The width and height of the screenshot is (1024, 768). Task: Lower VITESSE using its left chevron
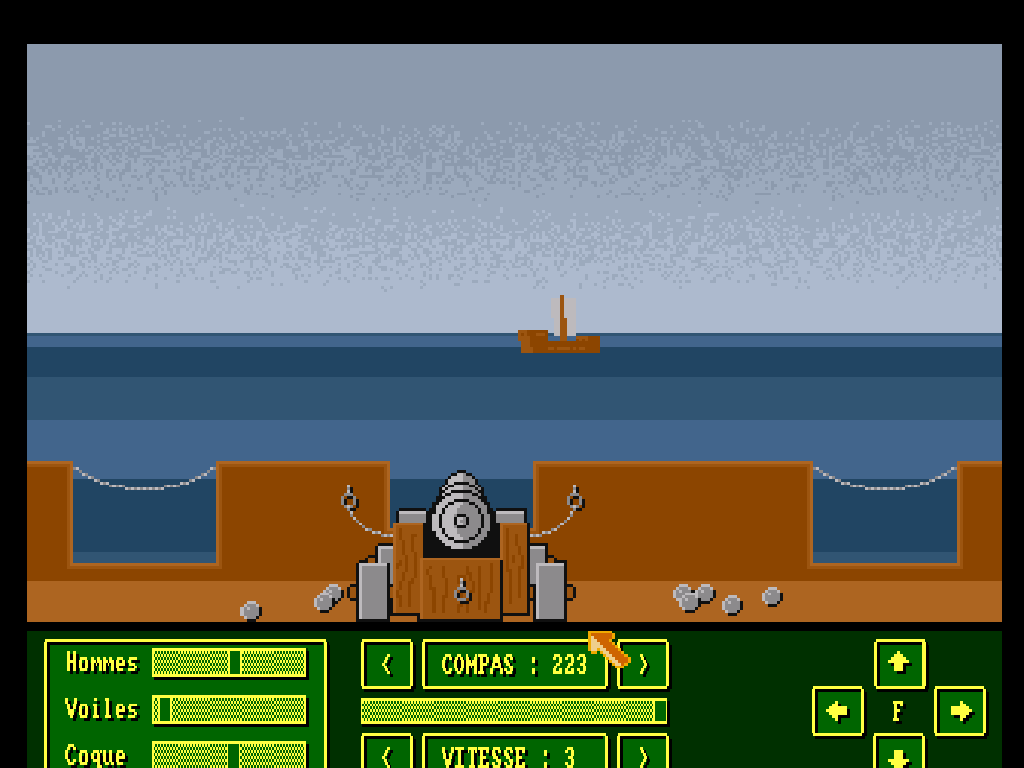[x=387, y=752]
